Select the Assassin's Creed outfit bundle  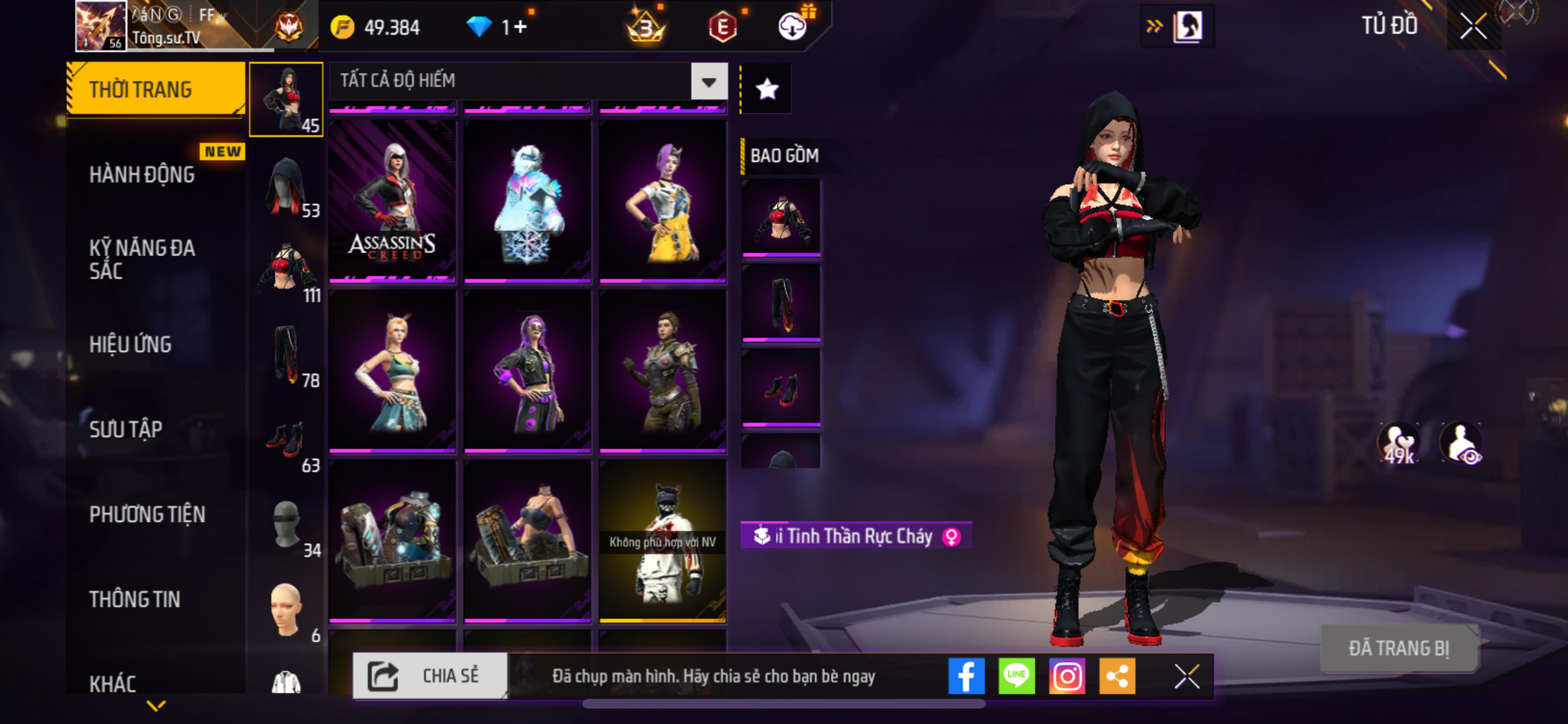(392, 201)
